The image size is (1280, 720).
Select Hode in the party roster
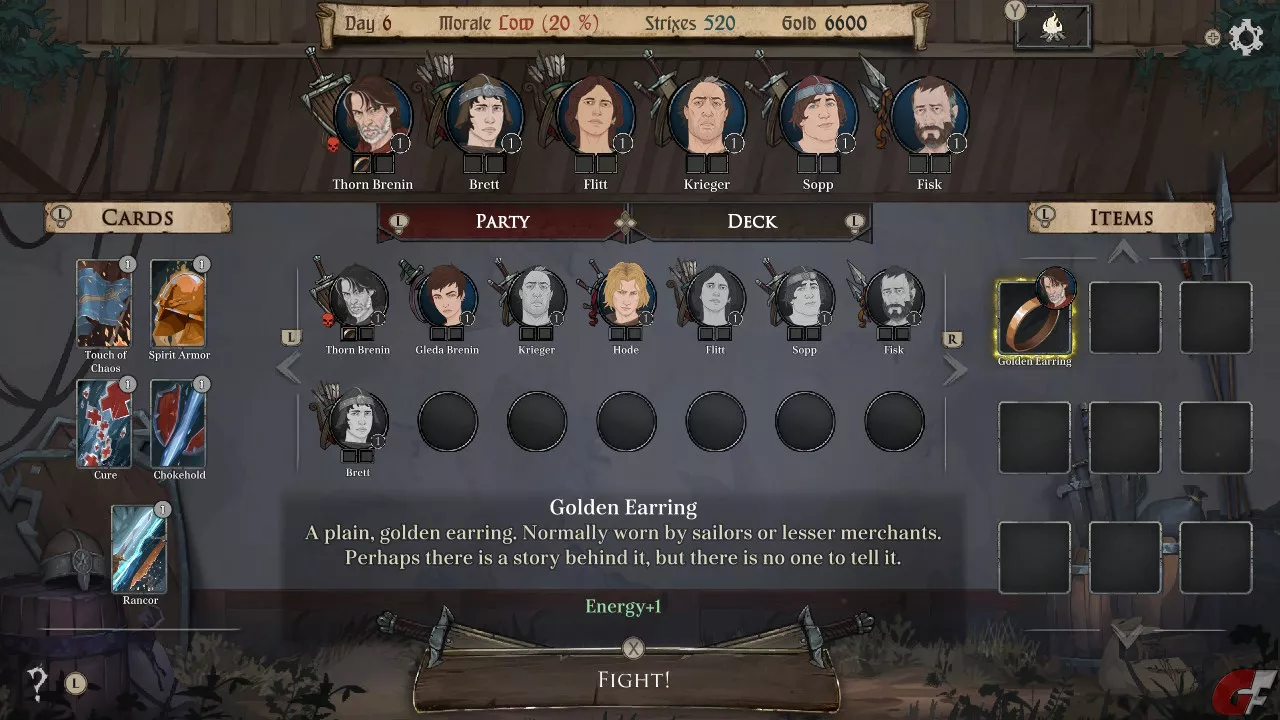point(625,299)
